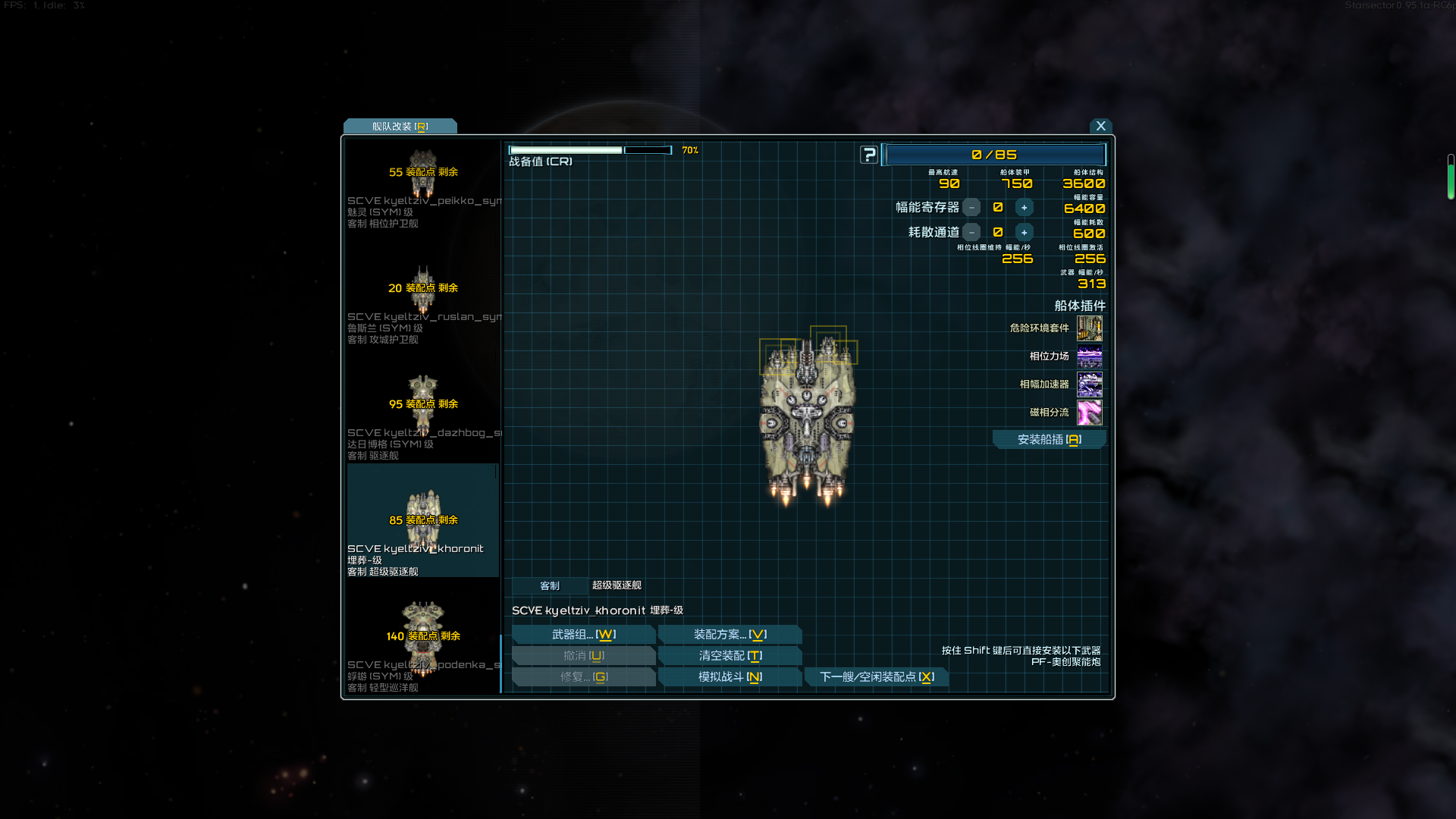Select the 磁相分流 hullmod icon

tap(1089, 413)
